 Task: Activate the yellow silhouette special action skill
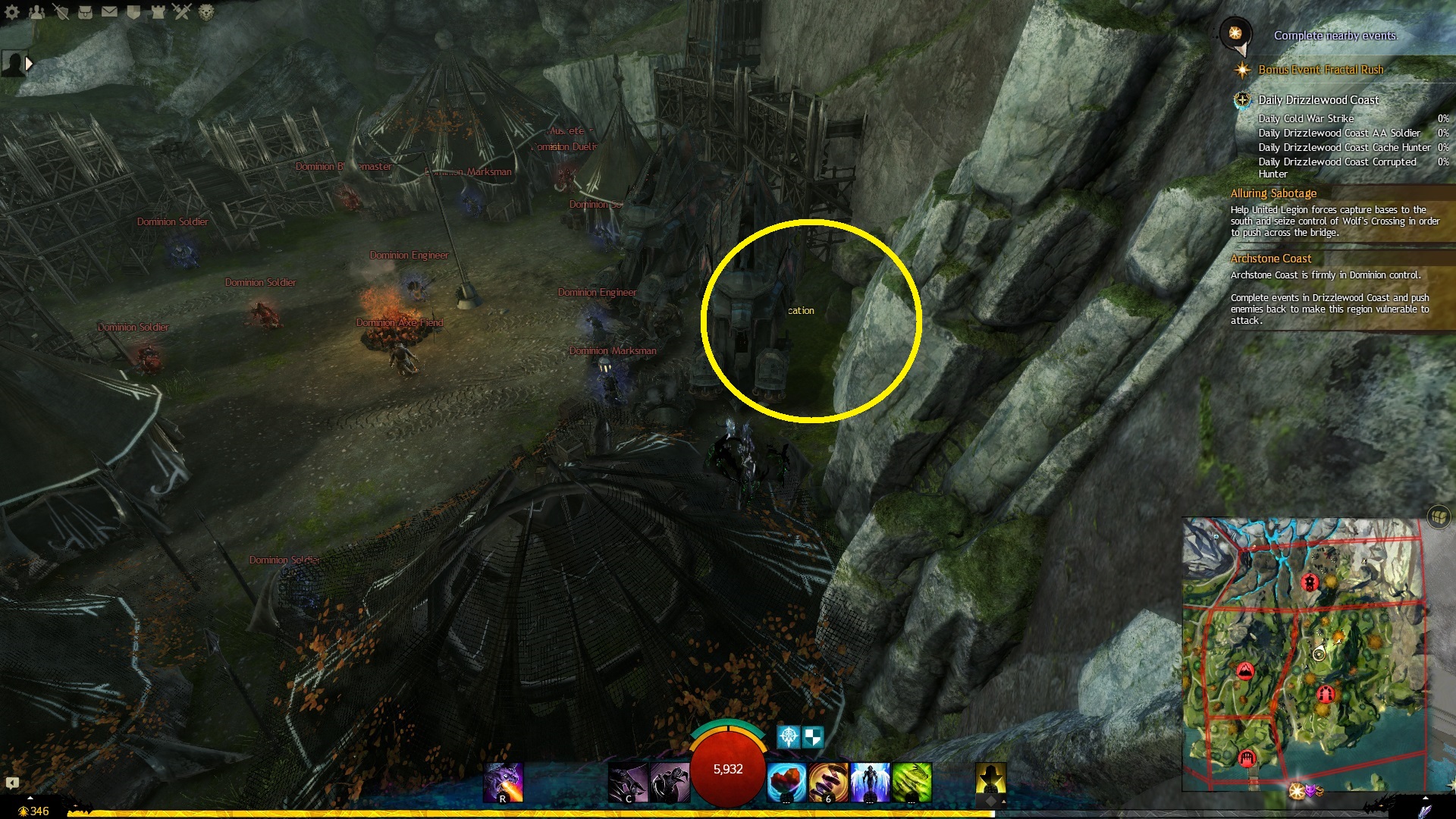tap(990, 781)
